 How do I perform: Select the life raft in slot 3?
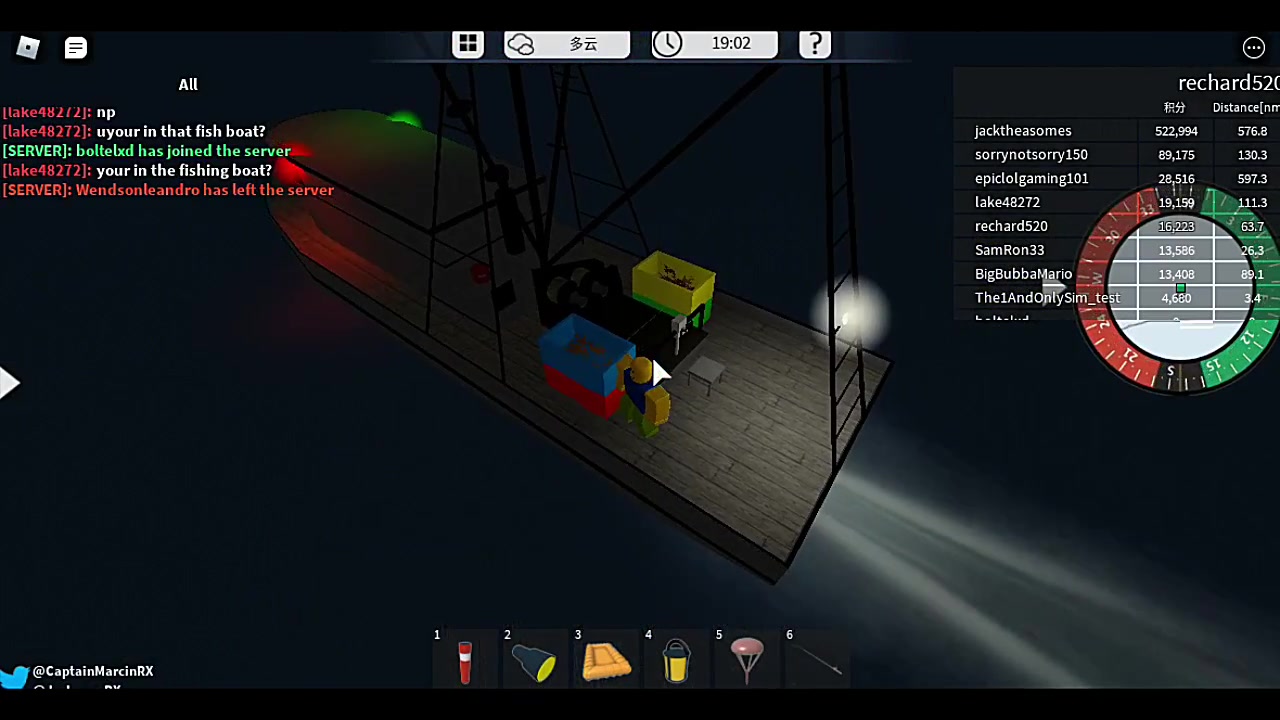click(x=606, y=660)
